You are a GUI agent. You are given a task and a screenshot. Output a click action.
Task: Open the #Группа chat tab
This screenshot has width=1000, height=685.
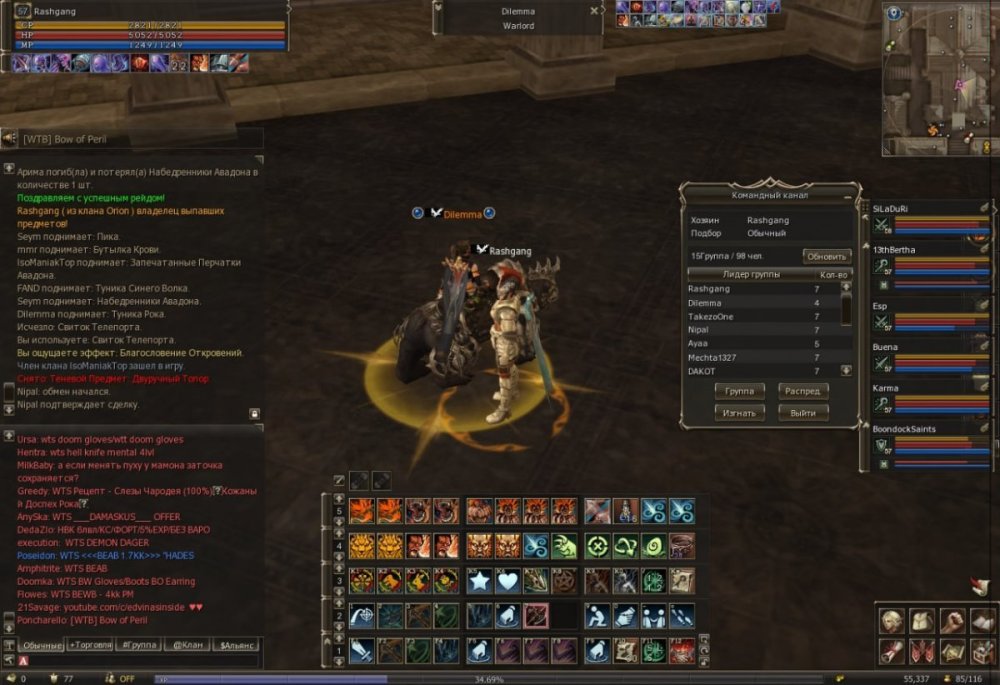(137, 645)
